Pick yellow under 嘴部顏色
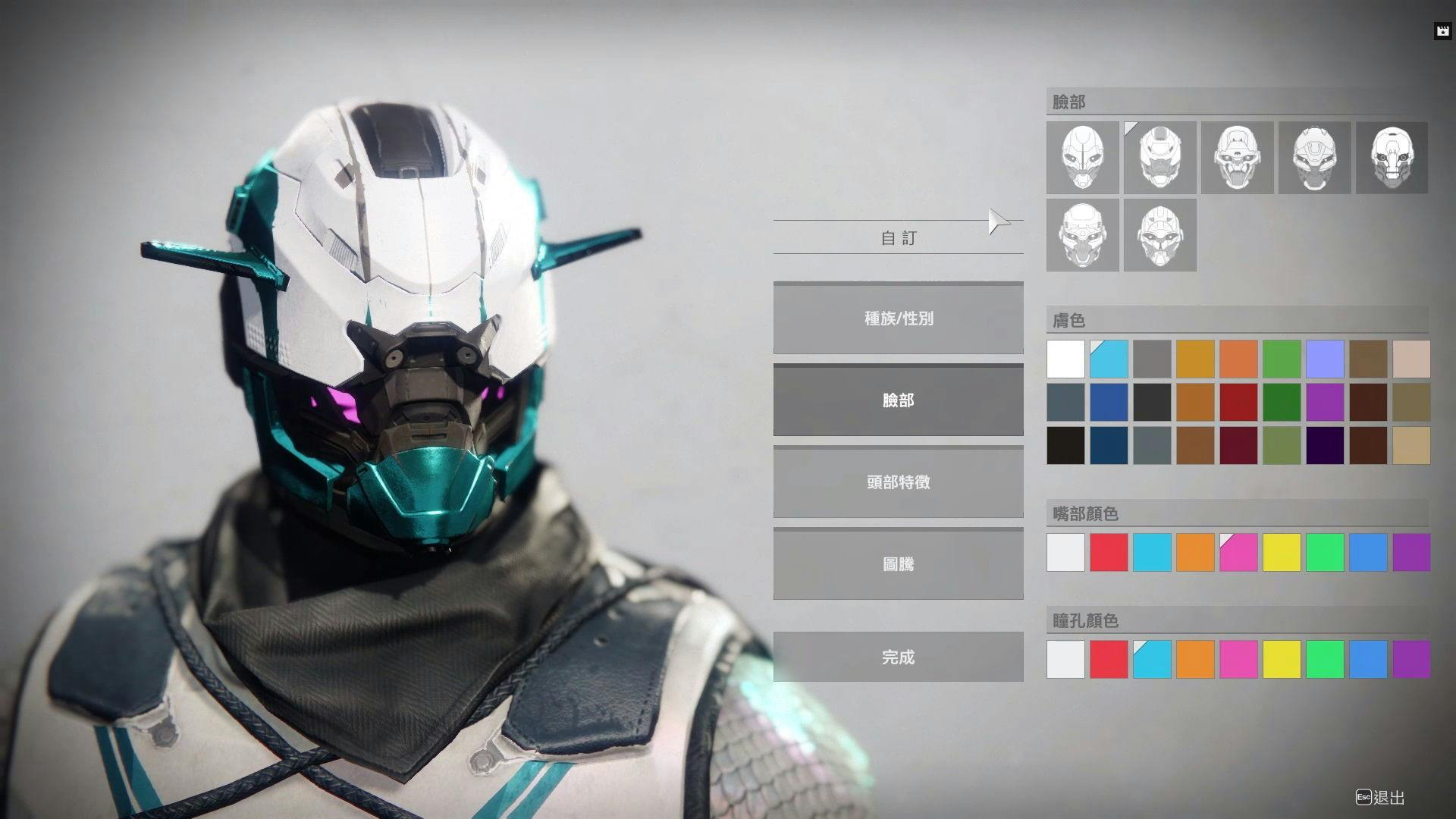1456x819 pixels. point(1282,552)
